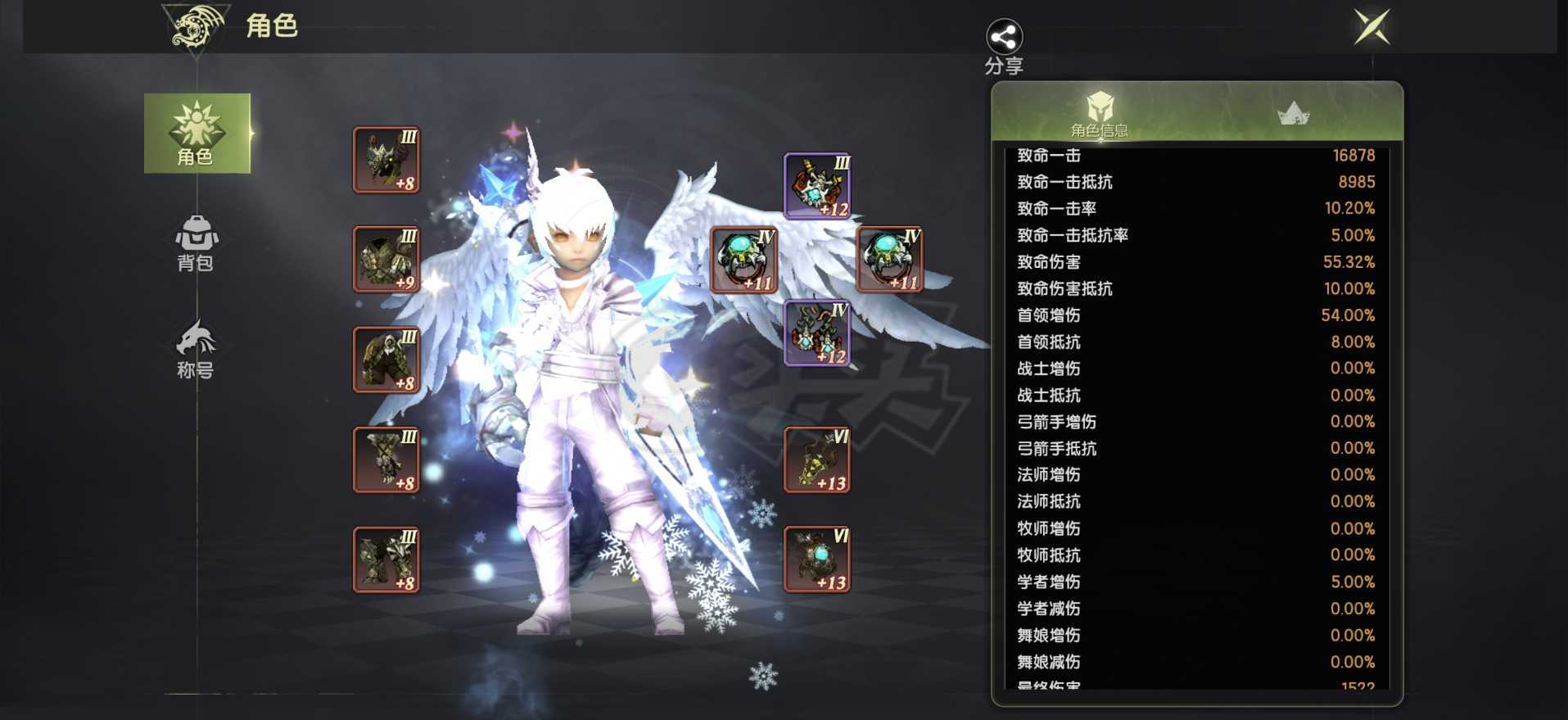1568x720 pixels.
Task: Select the +8 leg armor slot
Action: [x=386, y=360]
